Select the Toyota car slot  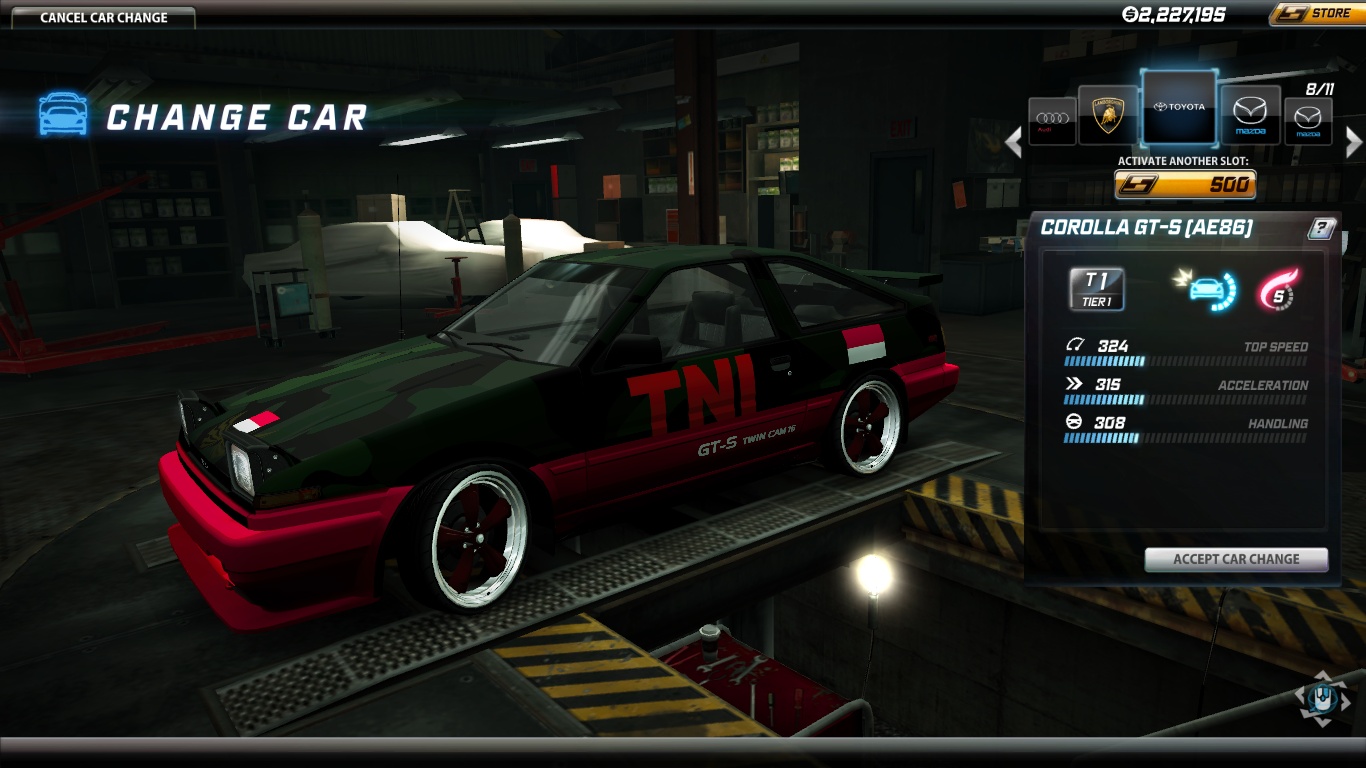click(x=1179, y=107)
